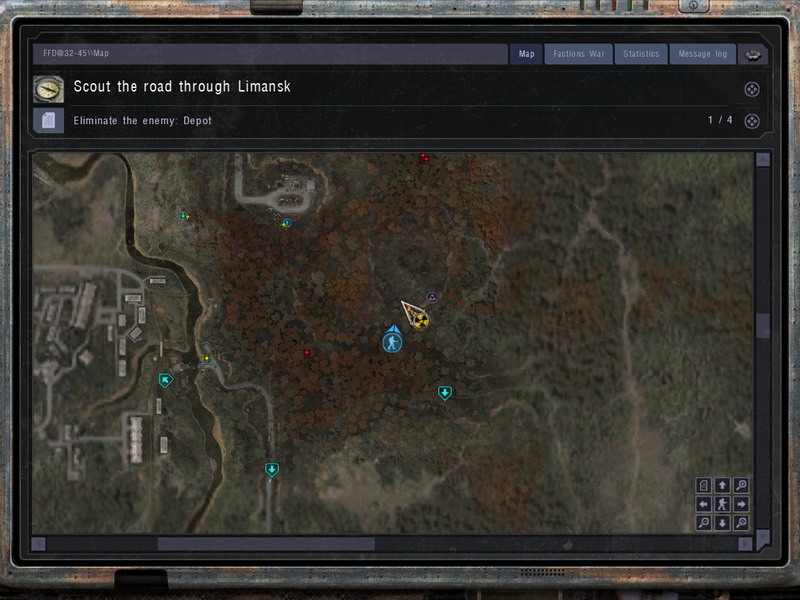Select the Eliminate the enemy: Depot subtask
The height and width of the screenshot is (600, 800).
[x=143, y=121]
